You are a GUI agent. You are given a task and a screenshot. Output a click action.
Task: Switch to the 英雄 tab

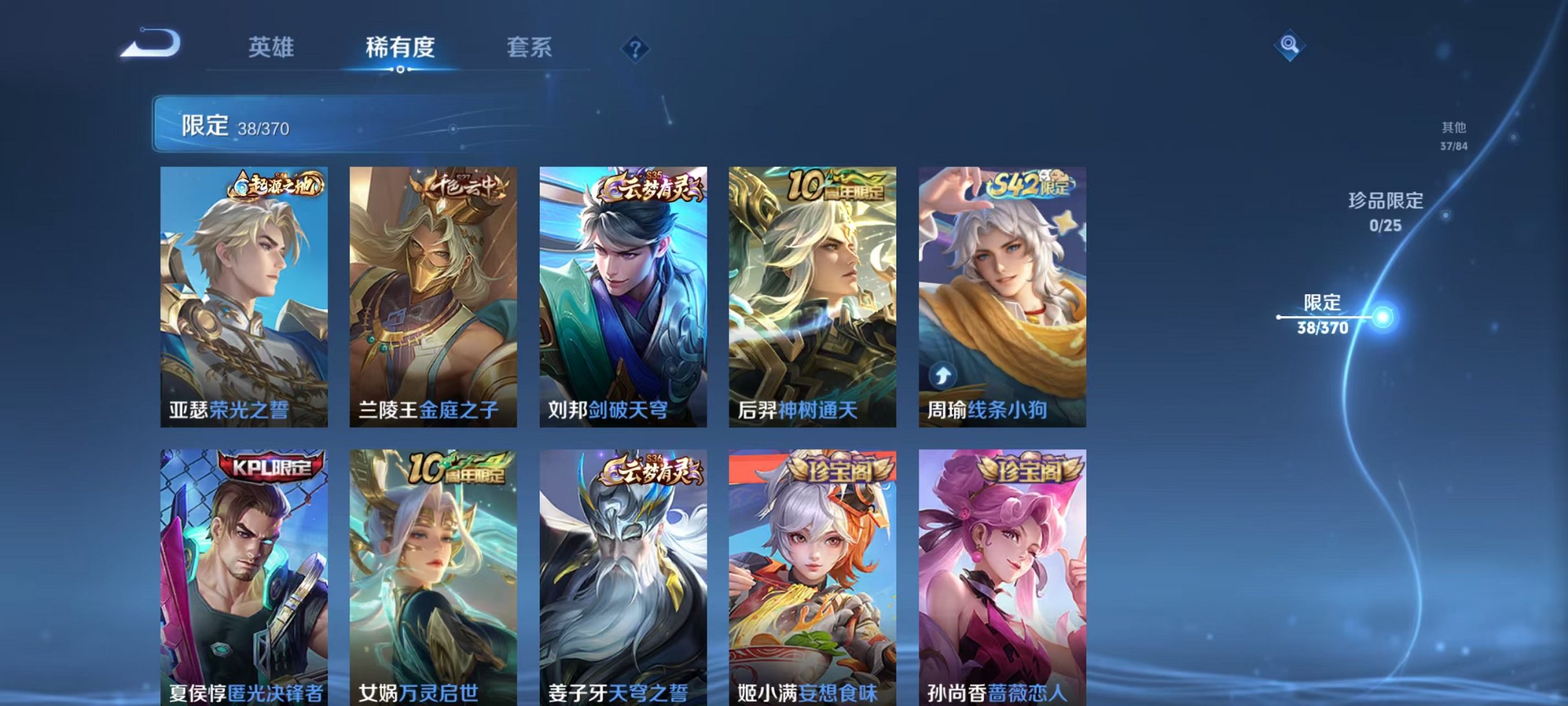pyautogui.click(x=272, y=47)
